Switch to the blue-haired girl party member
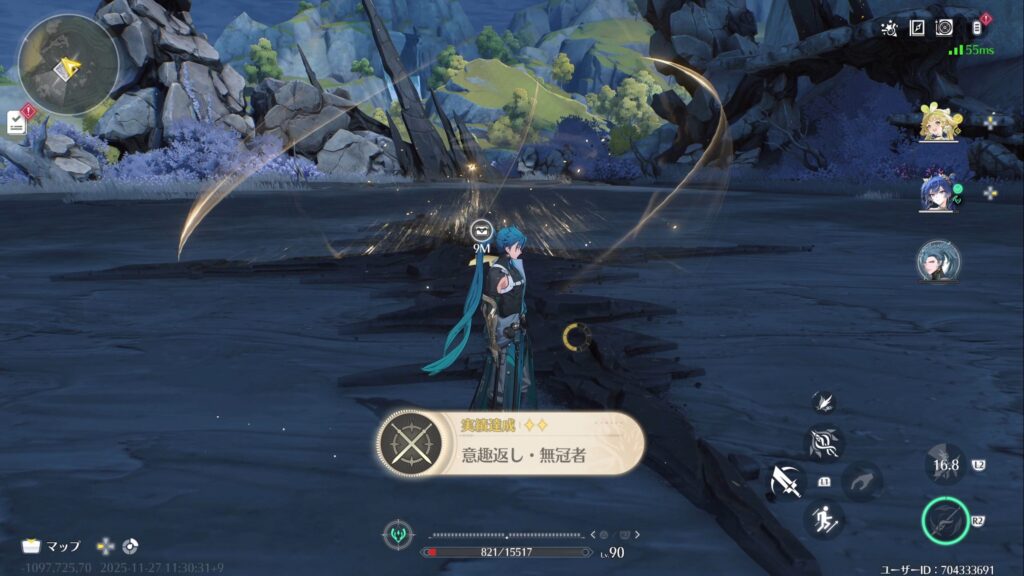Viewport: 1024px width, 576px height. pyautogui.click(x=937, y=193)
